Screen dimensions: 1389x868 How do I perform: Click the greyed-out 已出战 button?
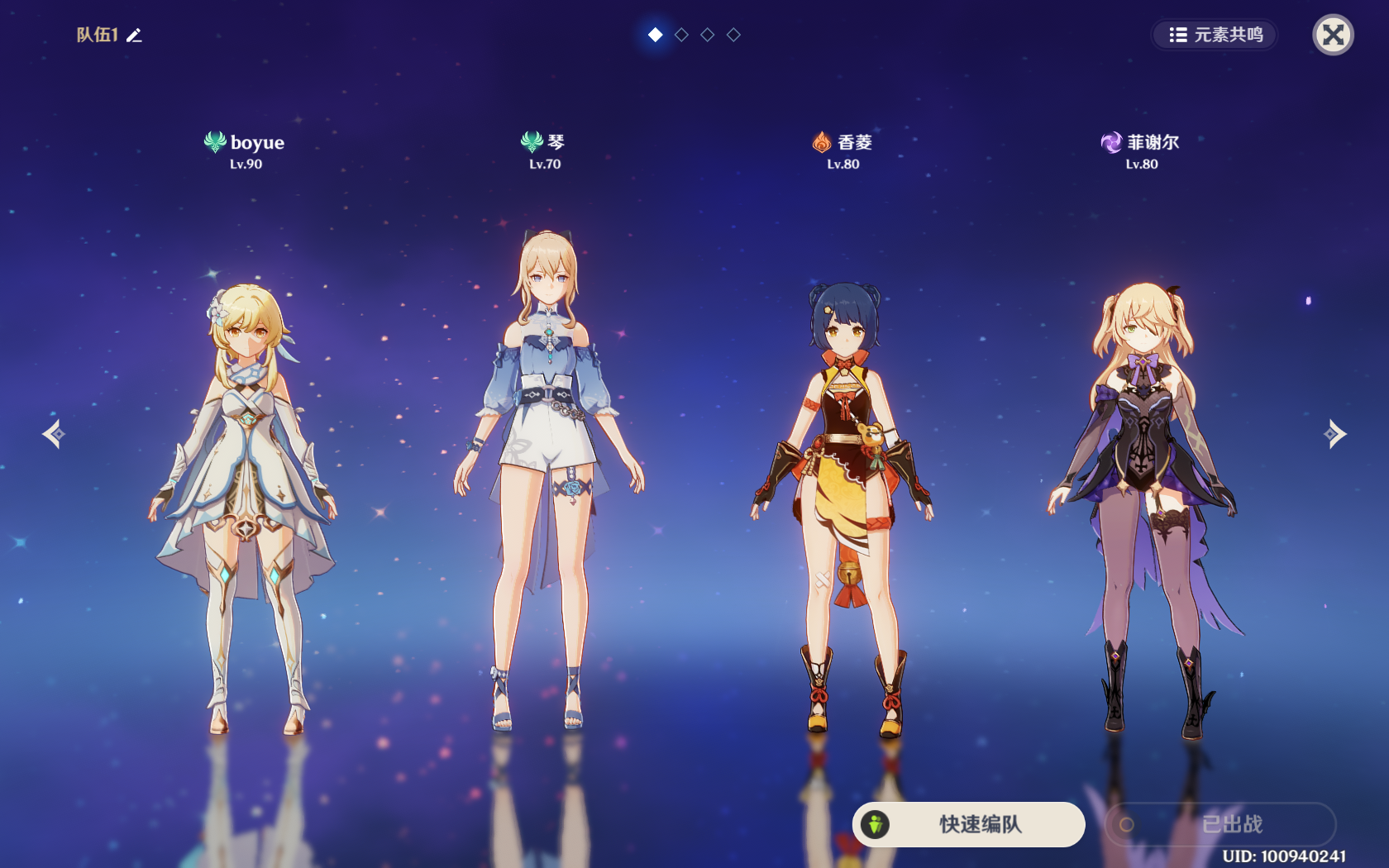1220,824
